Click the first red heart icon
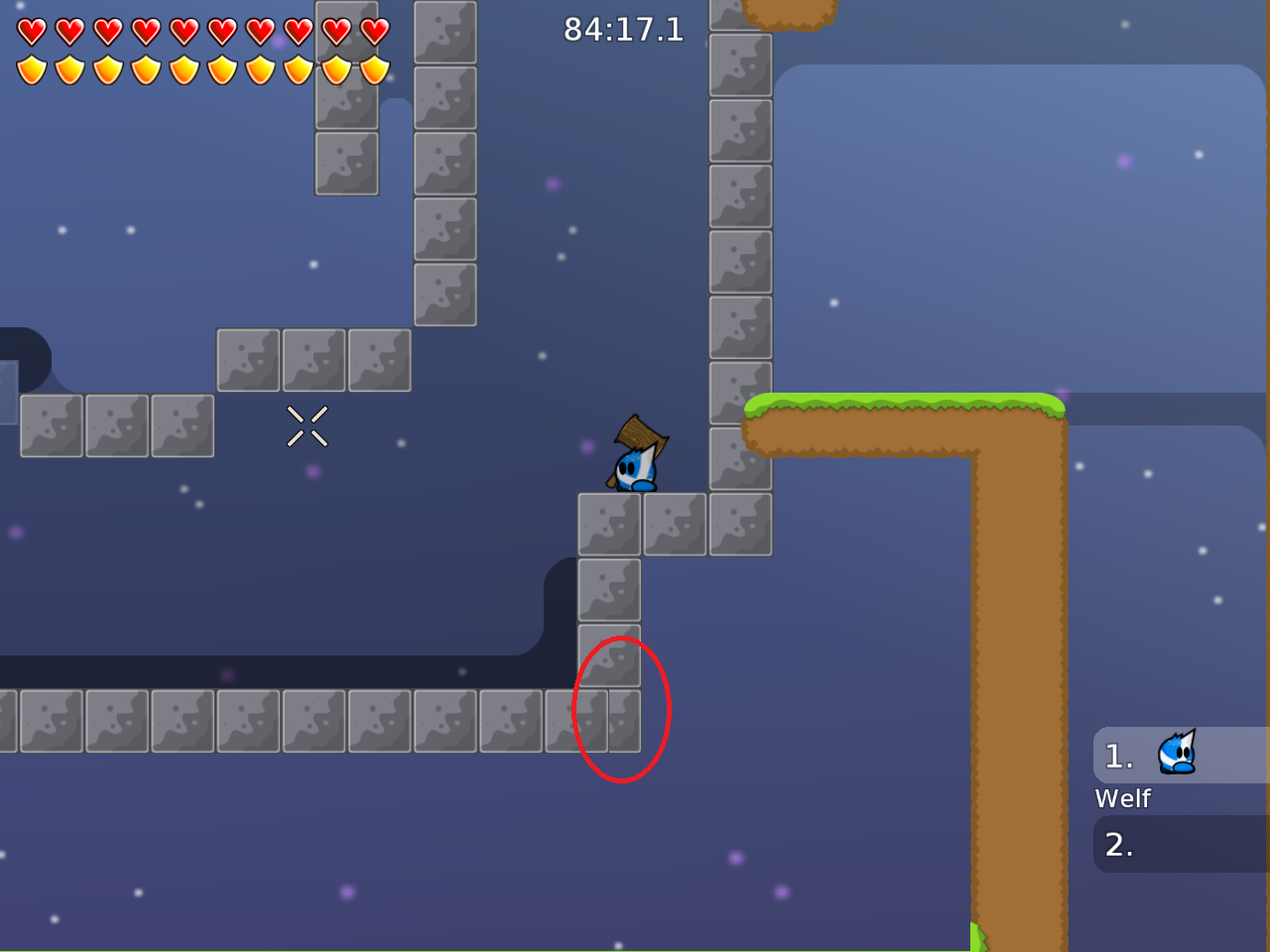The image size is (1270, 952). click(30, 30)
